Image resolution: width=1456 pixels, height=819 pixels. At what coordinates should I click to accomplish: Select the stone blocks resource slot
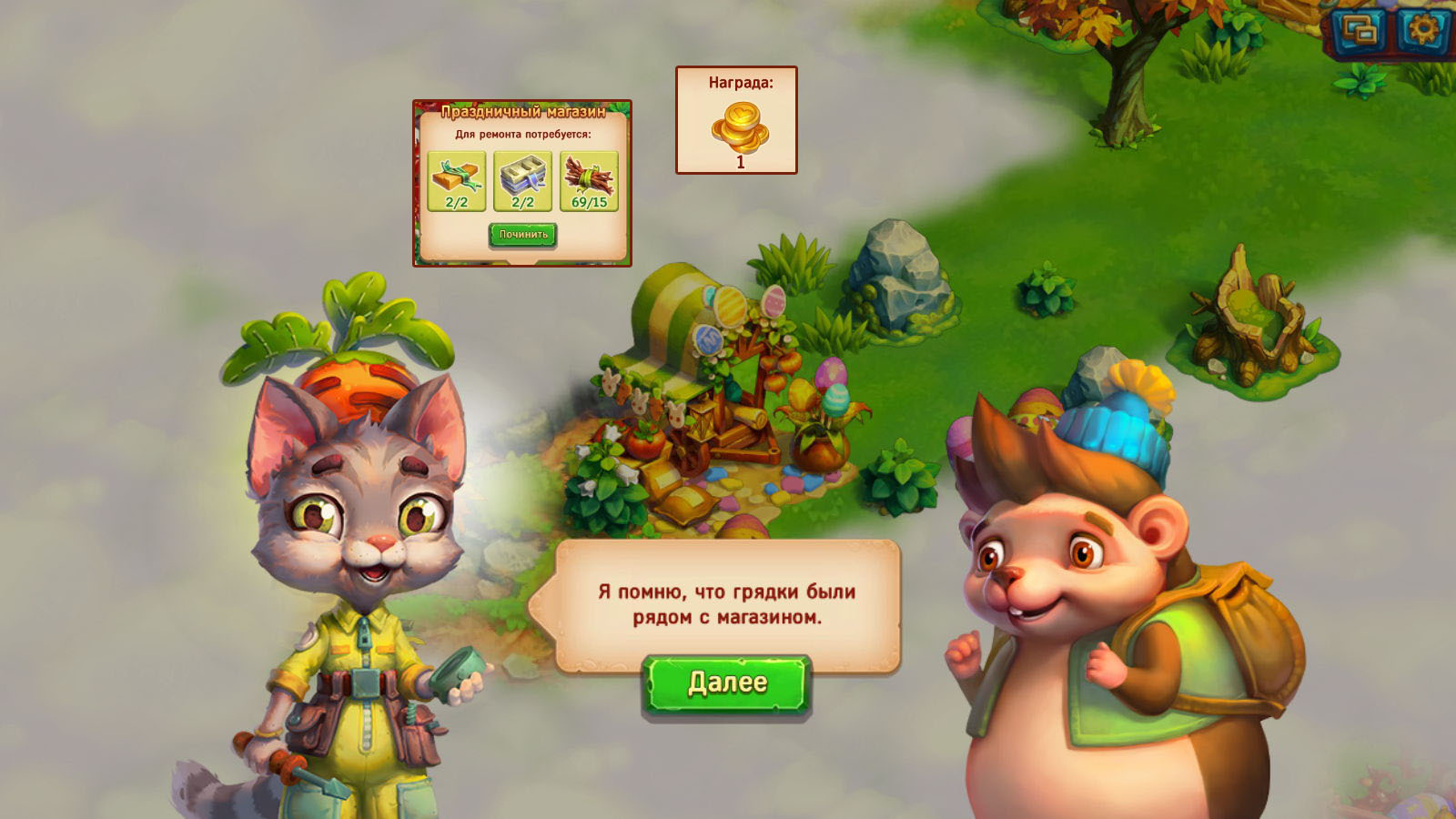[523, 181]
